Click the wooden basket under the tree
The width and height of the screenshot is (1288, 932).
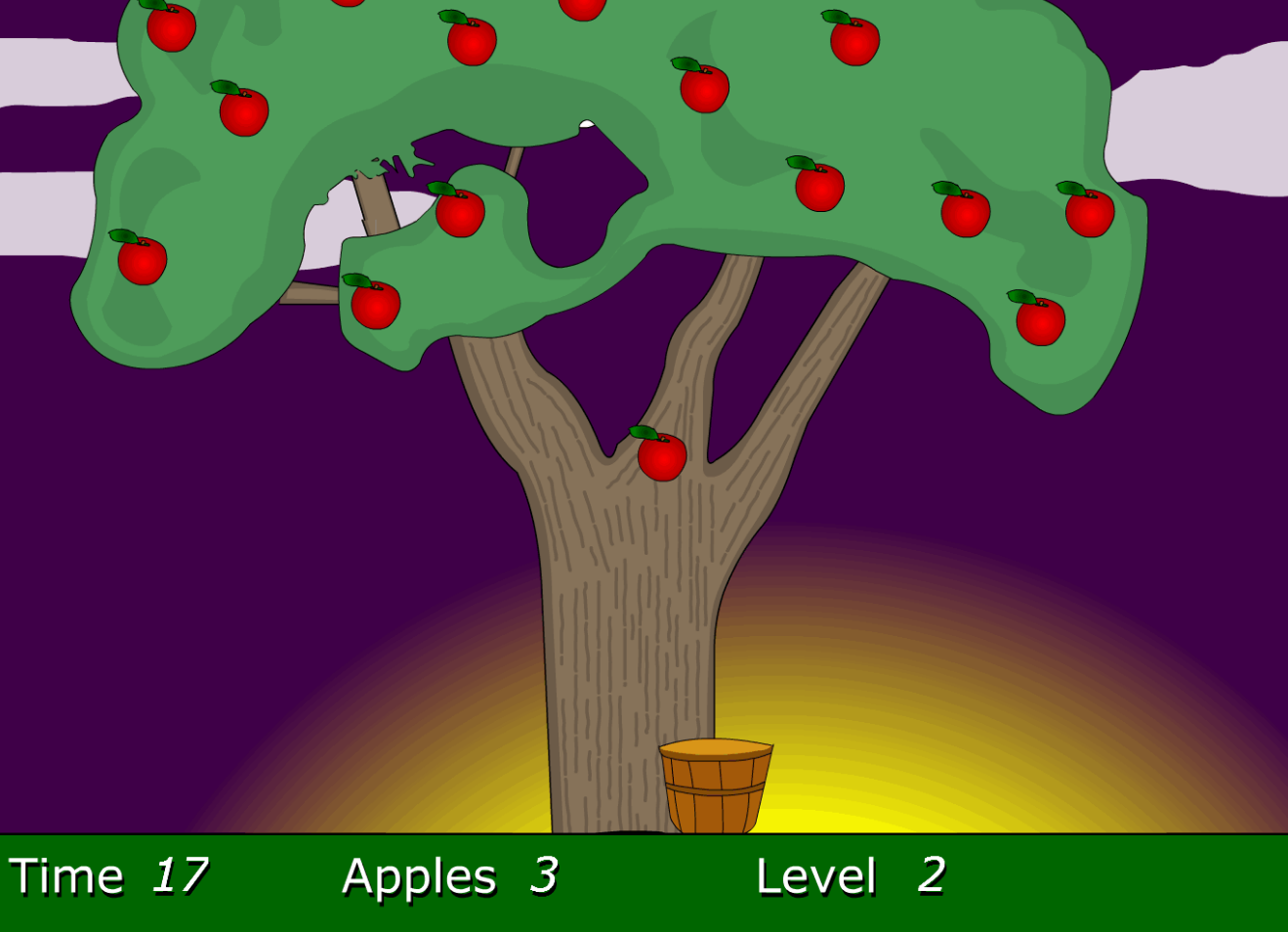[716, 786]
